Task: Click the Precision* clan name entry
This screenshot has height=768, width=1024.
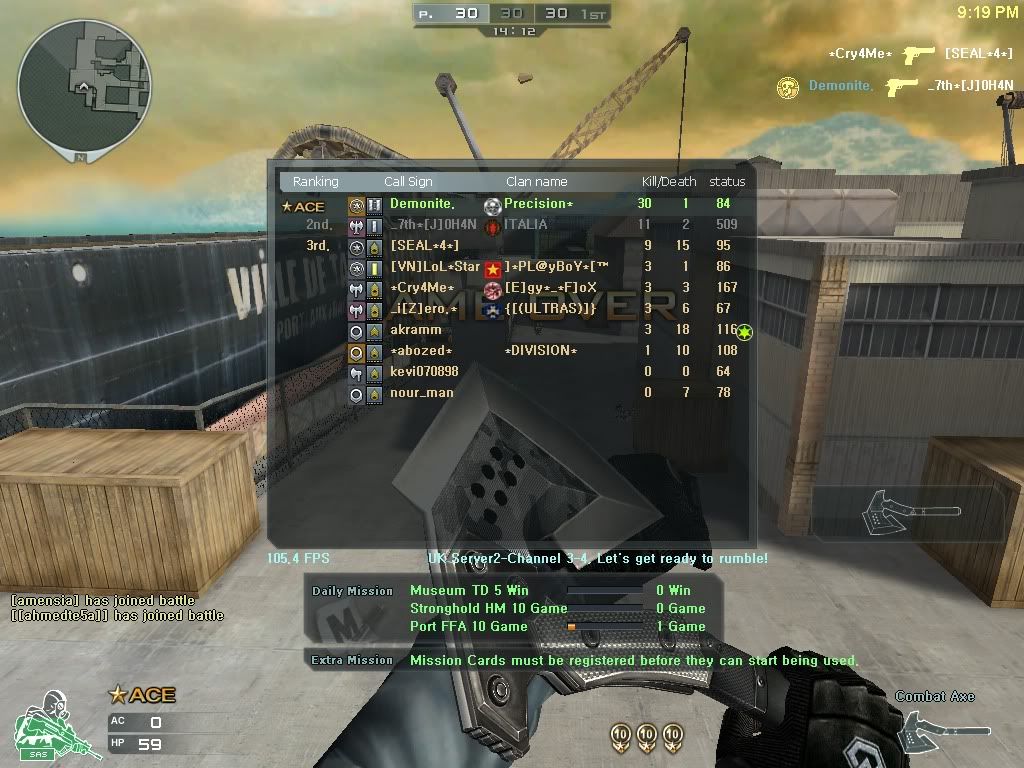Action: [538, 204]
